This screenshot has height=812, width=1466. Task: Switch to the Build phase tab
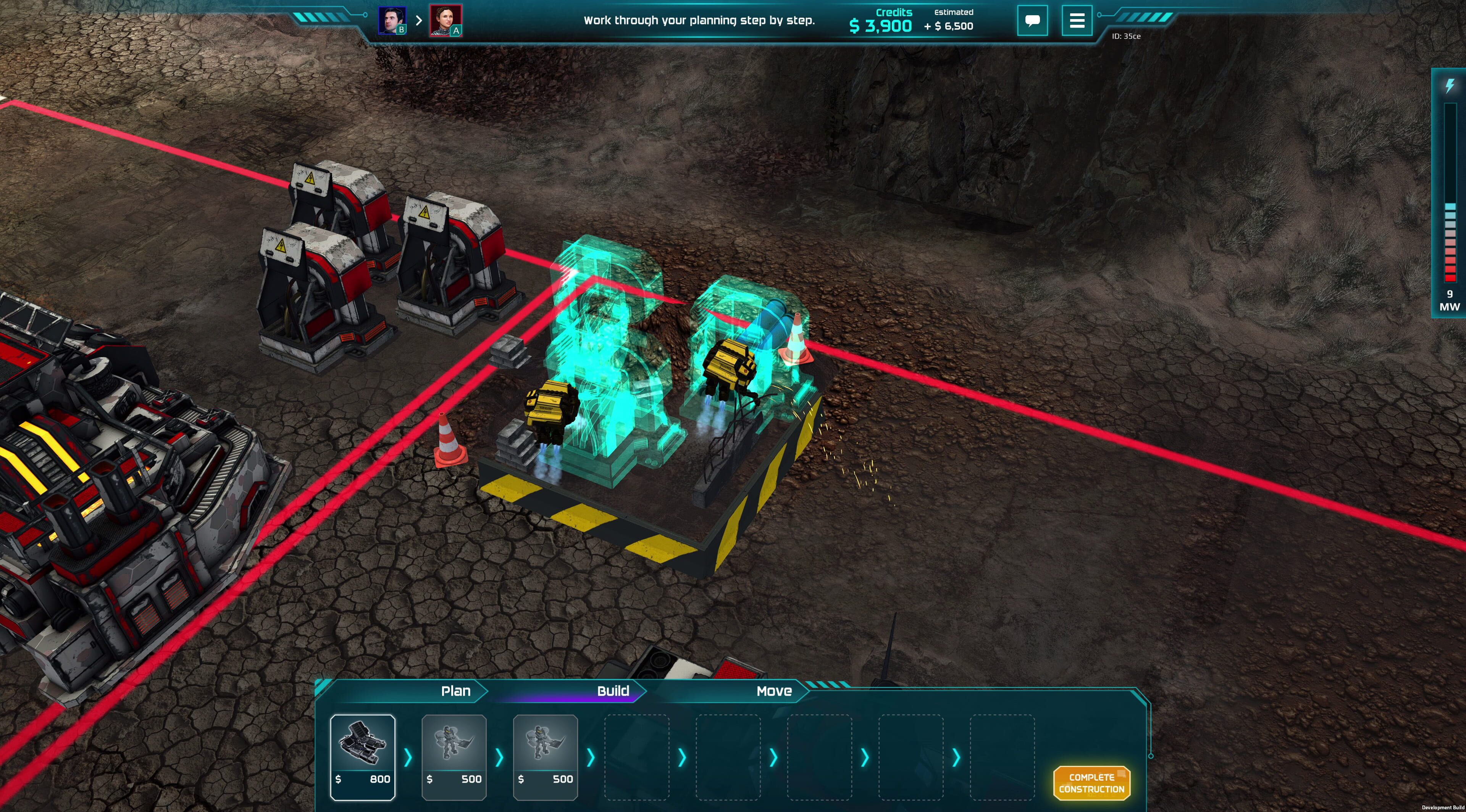tap(612, 691)
